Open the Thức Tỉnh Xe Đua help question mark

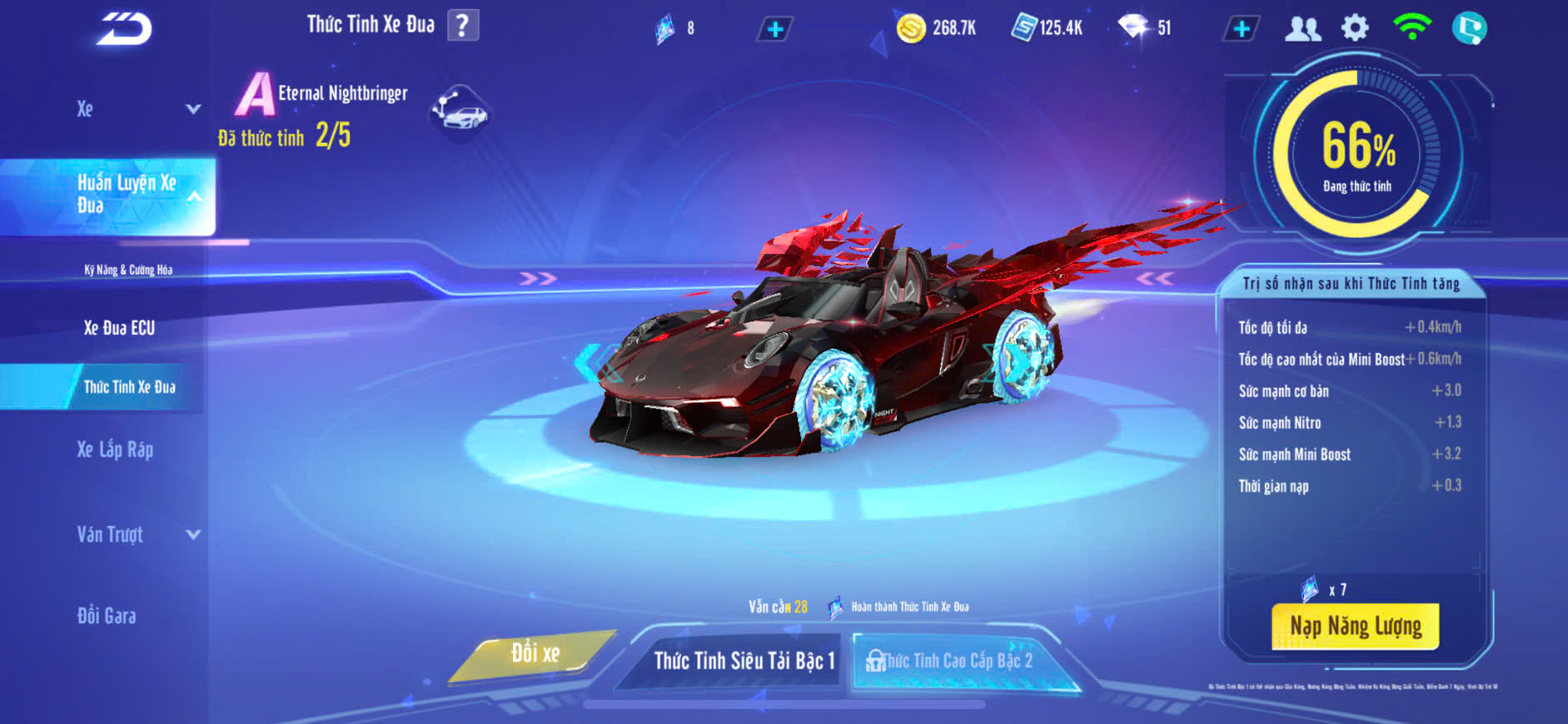click(463, 25)
